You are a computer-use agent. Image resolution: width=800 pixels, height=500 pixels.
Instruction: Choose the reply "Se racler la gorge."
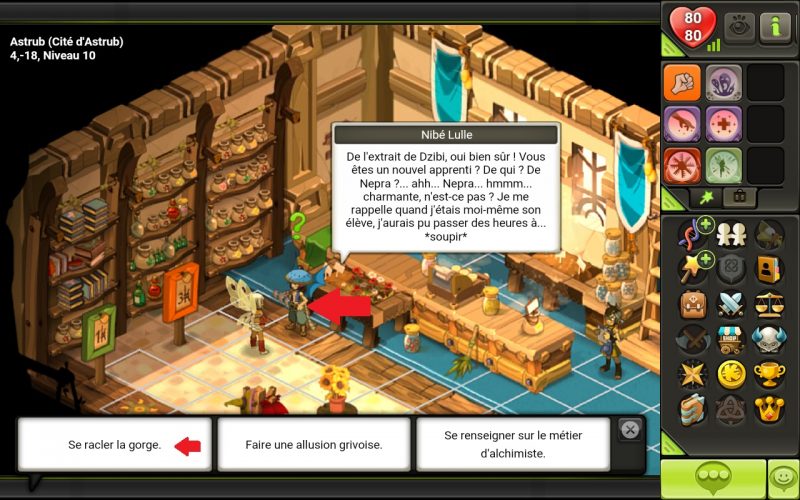coord(114,444)
